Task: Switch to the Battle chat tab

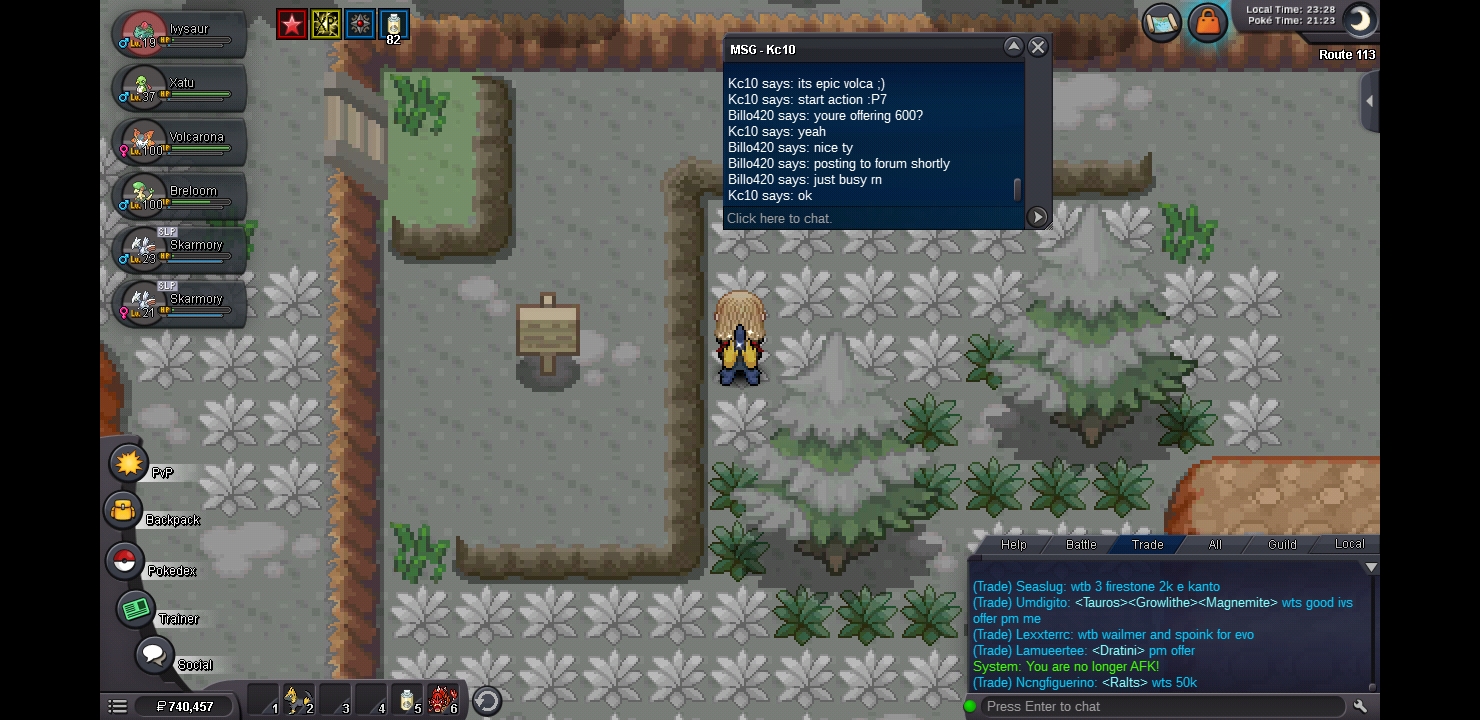Action: click(x=1081, y=545)
